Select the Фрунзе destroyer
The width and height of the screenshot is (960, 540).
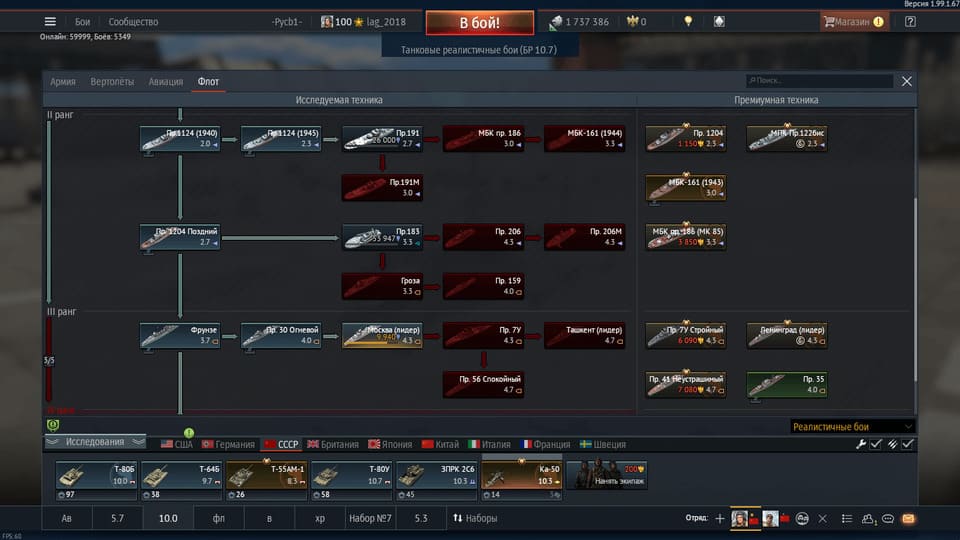(180, 335)
